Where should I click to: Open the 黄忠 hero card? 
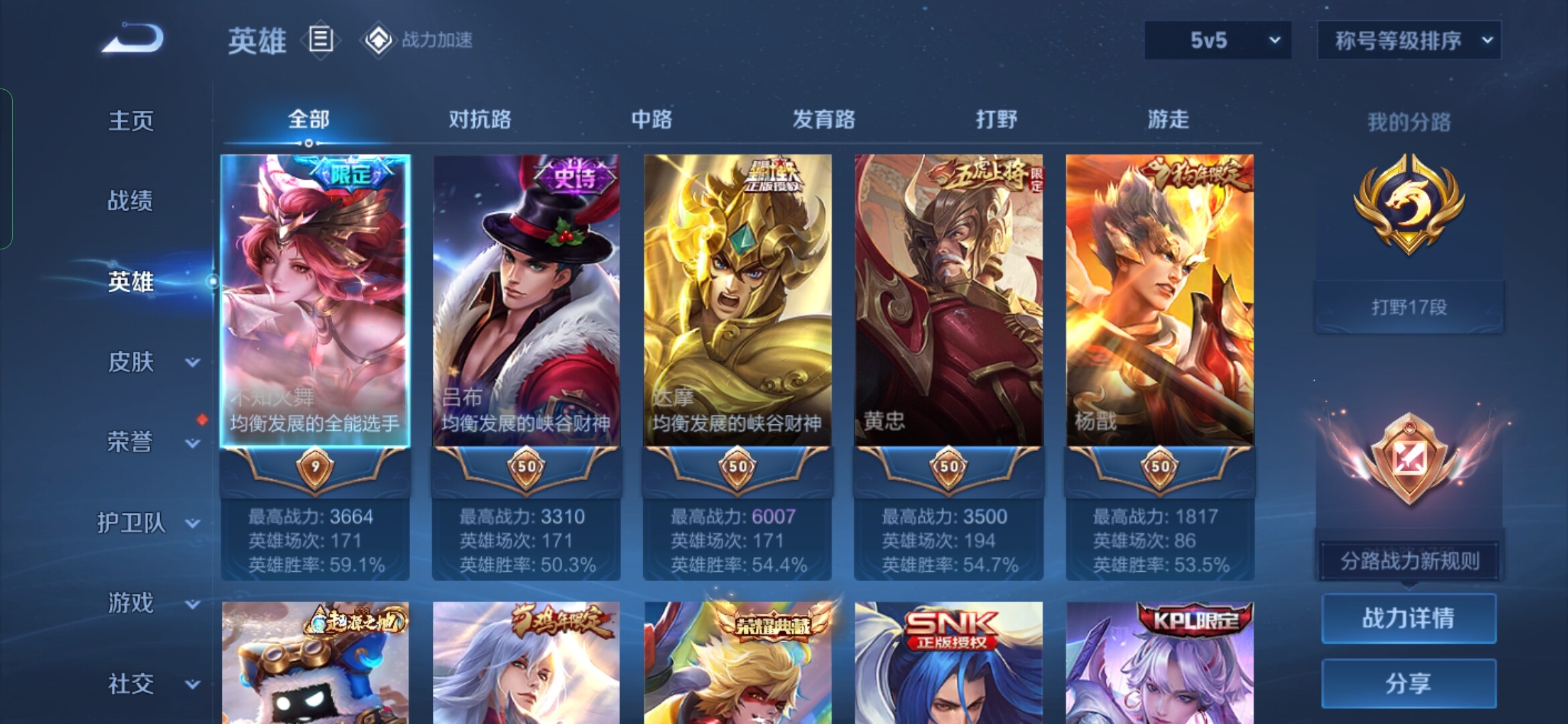[x=948, y=300]
